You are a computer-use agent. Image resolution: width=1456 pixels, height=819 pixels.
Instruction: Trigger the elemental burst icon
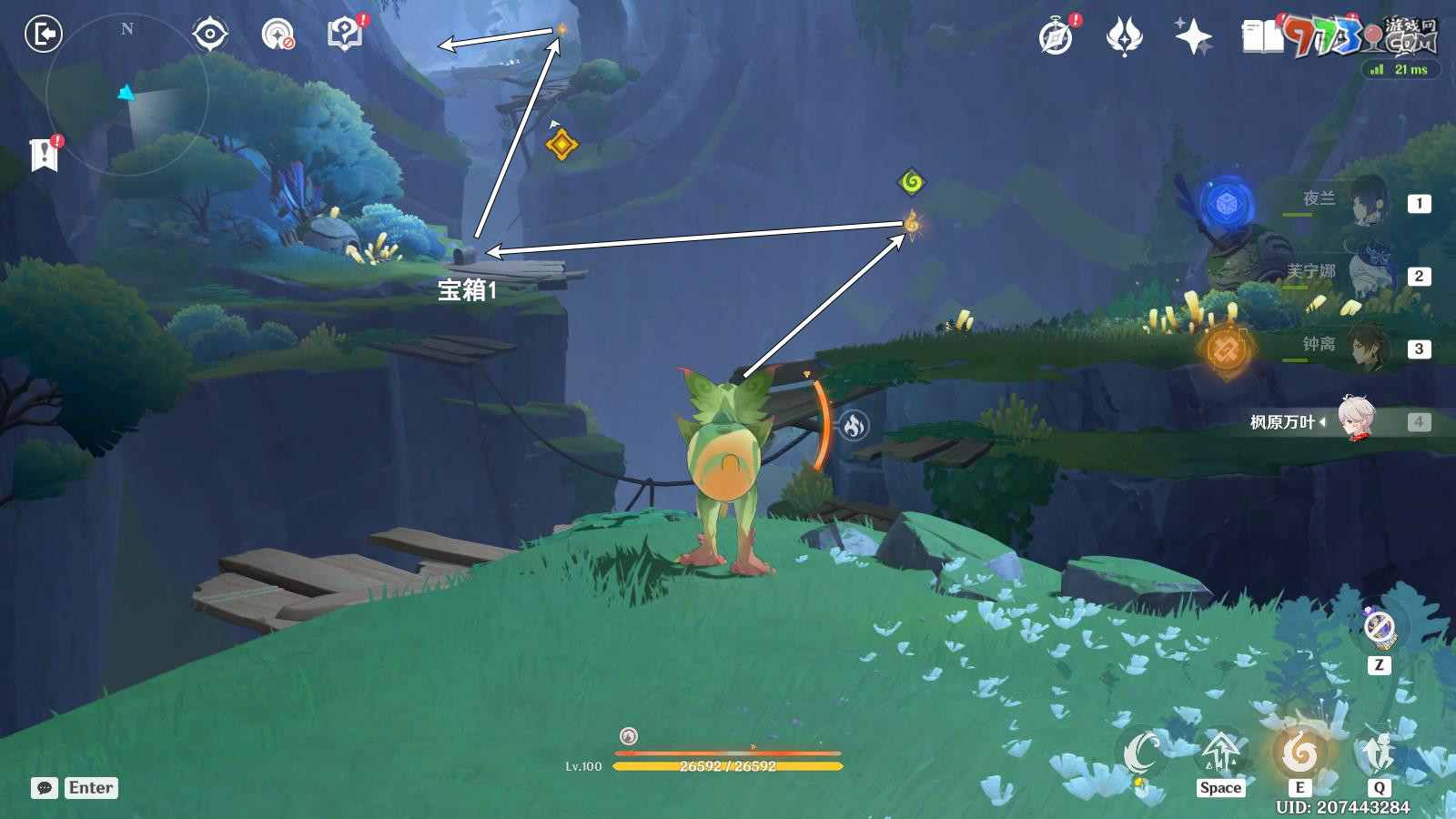coord(1379,753)
